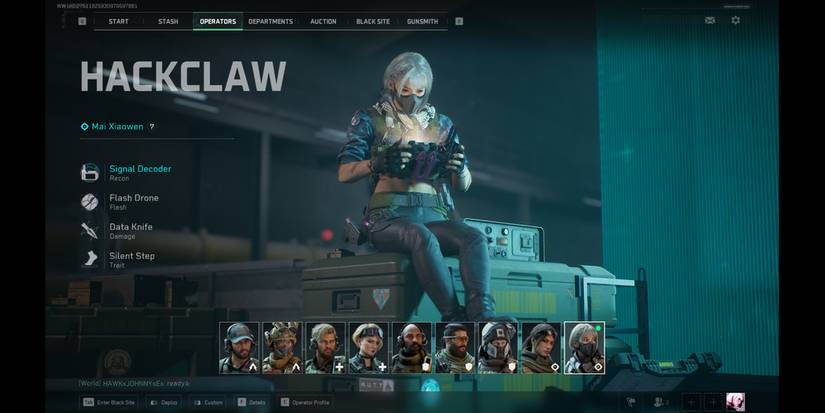Viewport: 825px width, 413px height.
Task: Go to the Departments tab
Action: [270, 21]
